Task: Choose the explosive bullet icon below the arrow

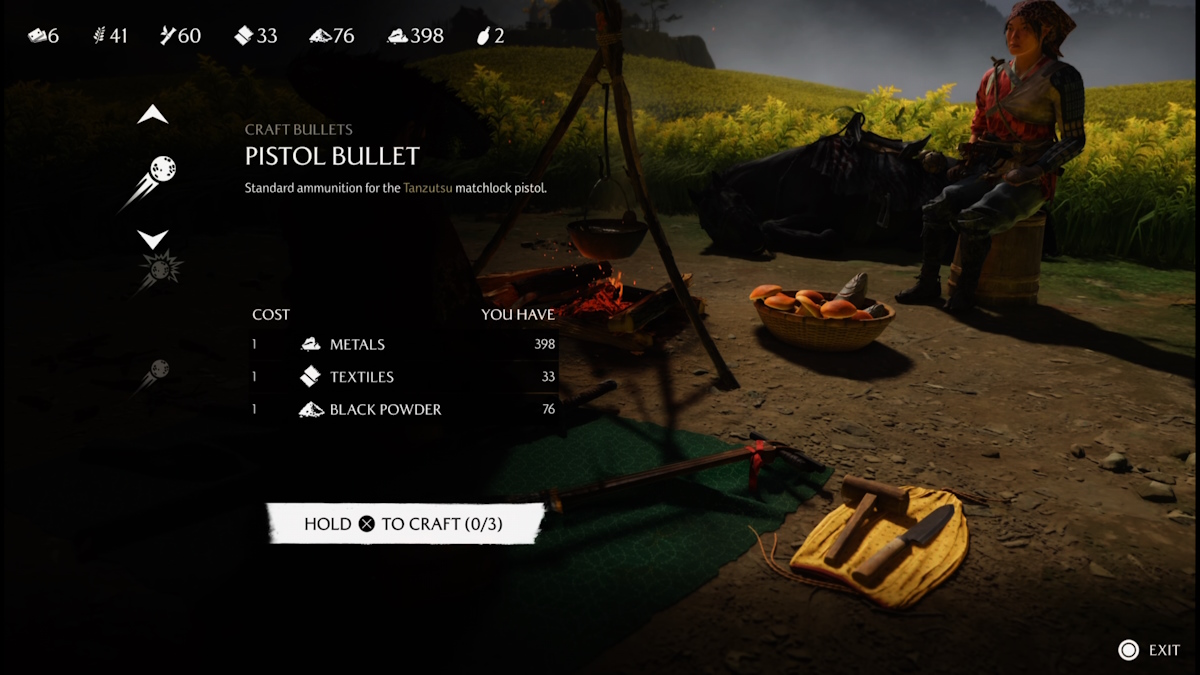Action: pyautogui.click(x=156, y=271)
